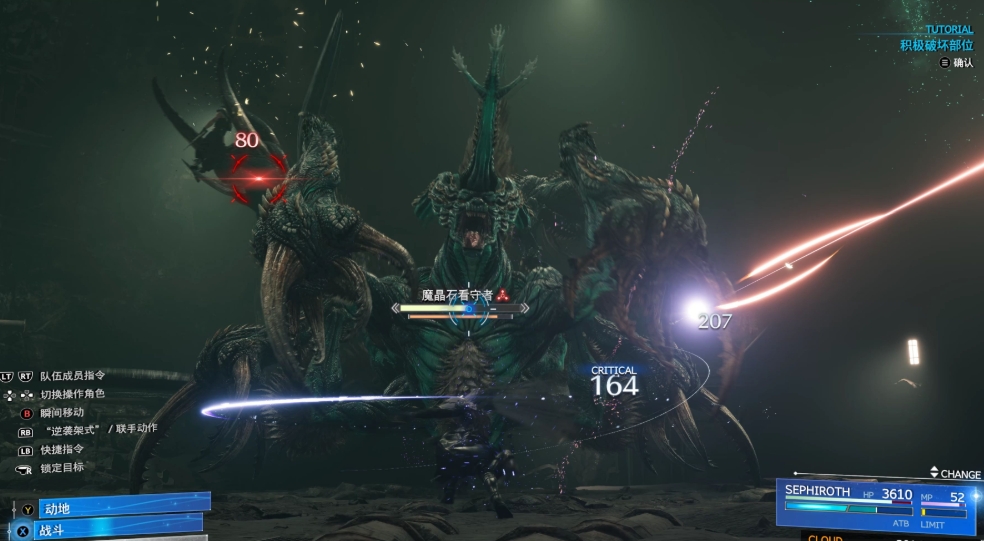Open the 积极破坏部位 tutorial objective
The width and height of the screenshot is (984, 541).
(x=936, y=45)
